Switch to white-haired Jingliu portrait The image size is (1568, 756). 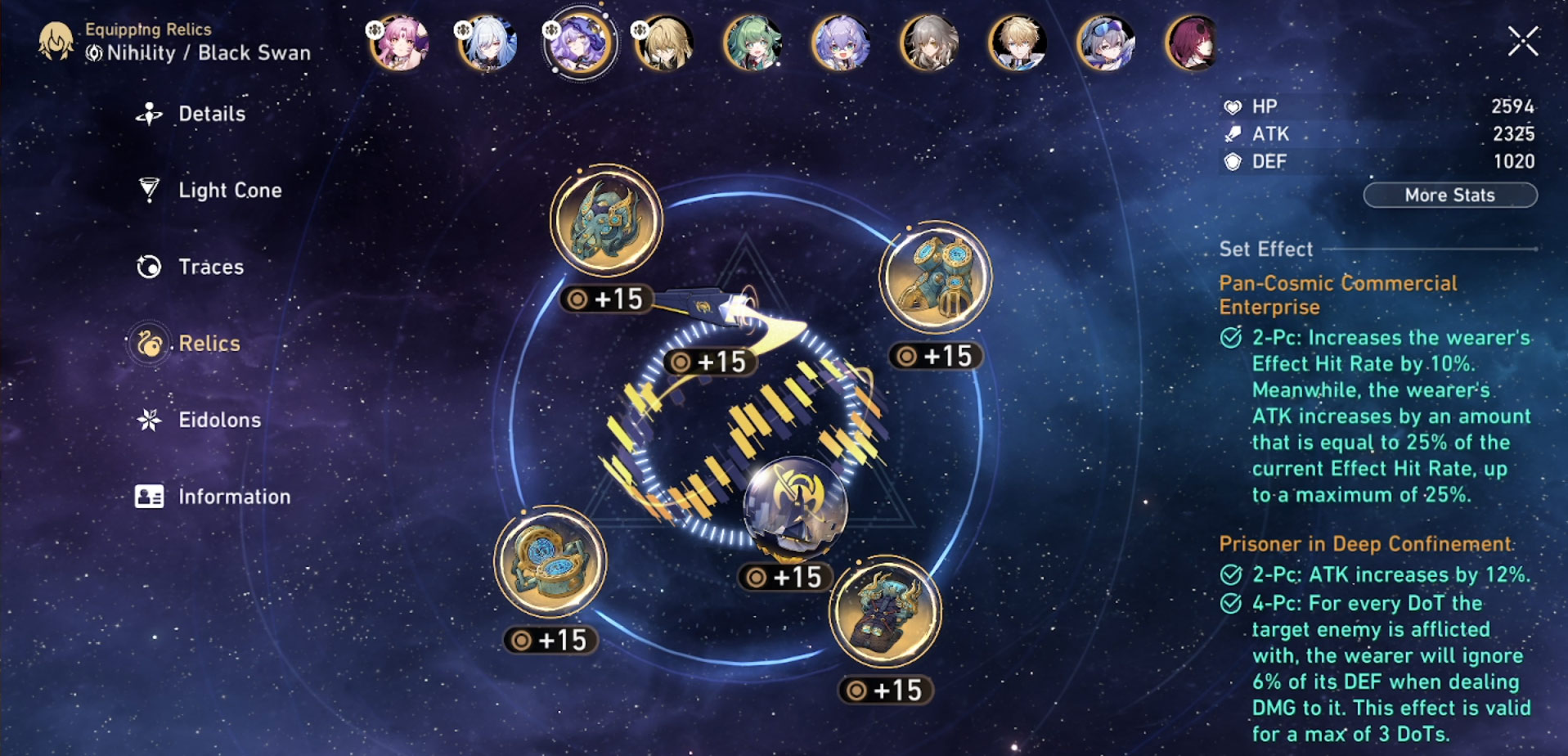click(488, 43)
